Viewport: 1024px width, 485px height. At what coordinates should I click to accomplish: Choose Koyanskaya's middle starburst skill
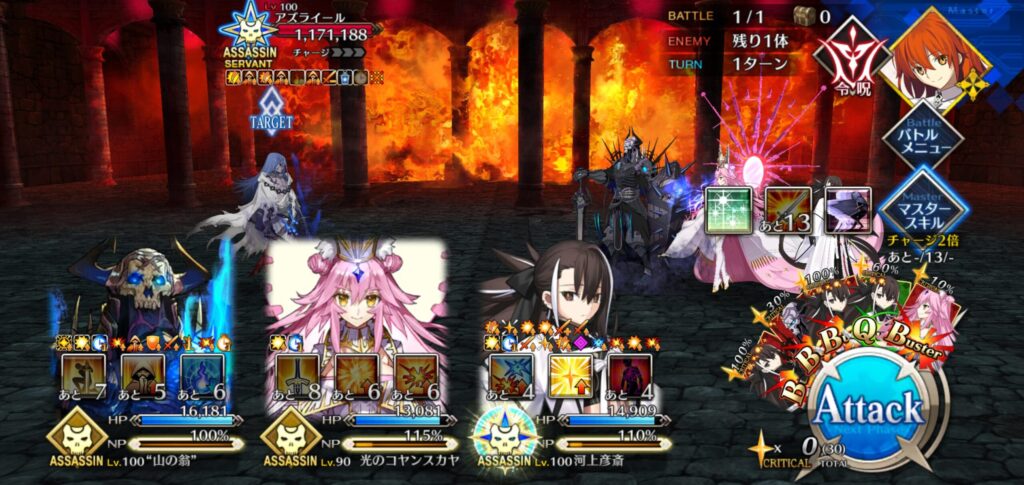click(358, 374)
